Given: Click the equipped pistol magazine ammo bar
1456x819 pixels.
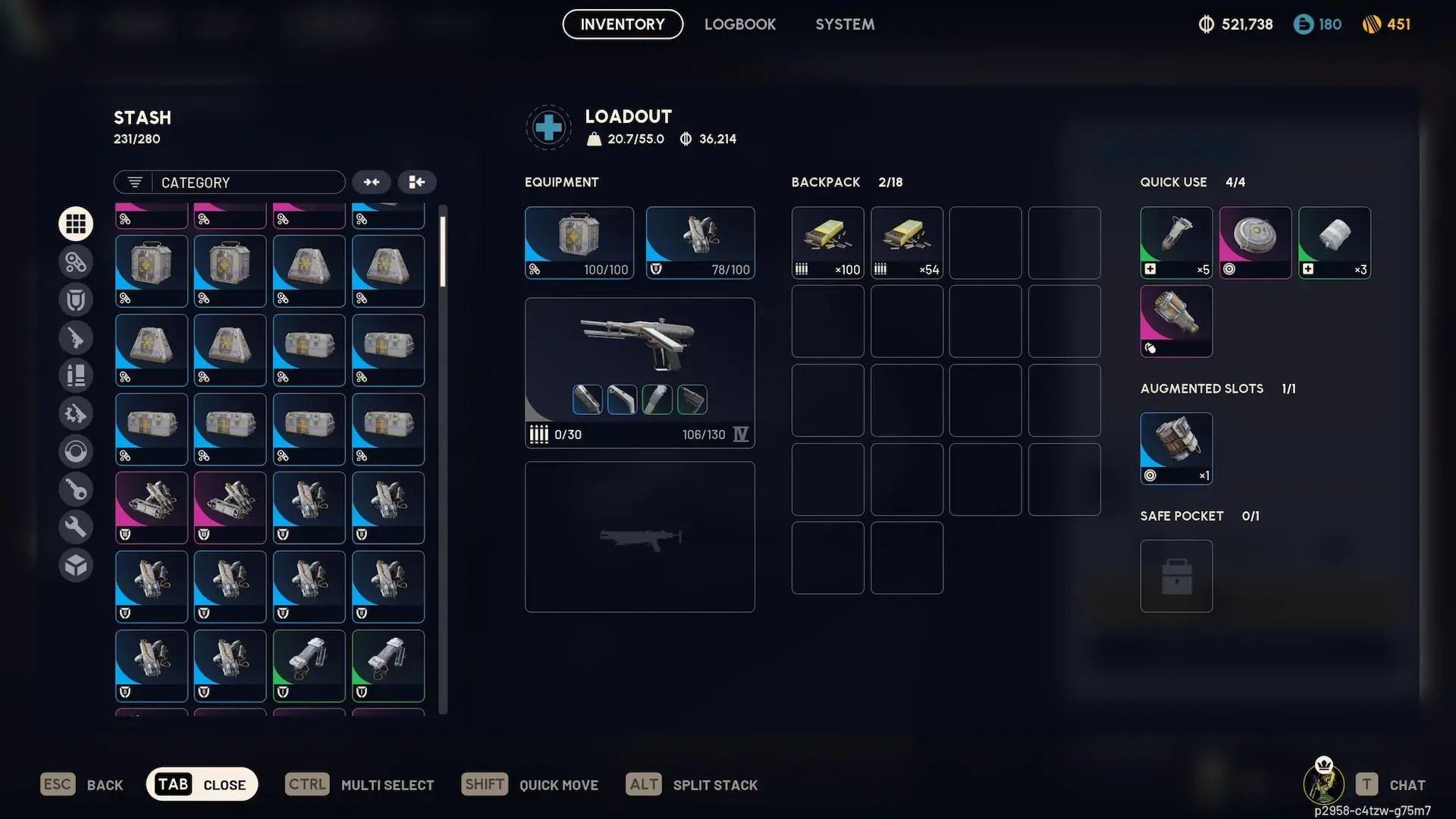Looking at the screenshot, I should (556, 434).
